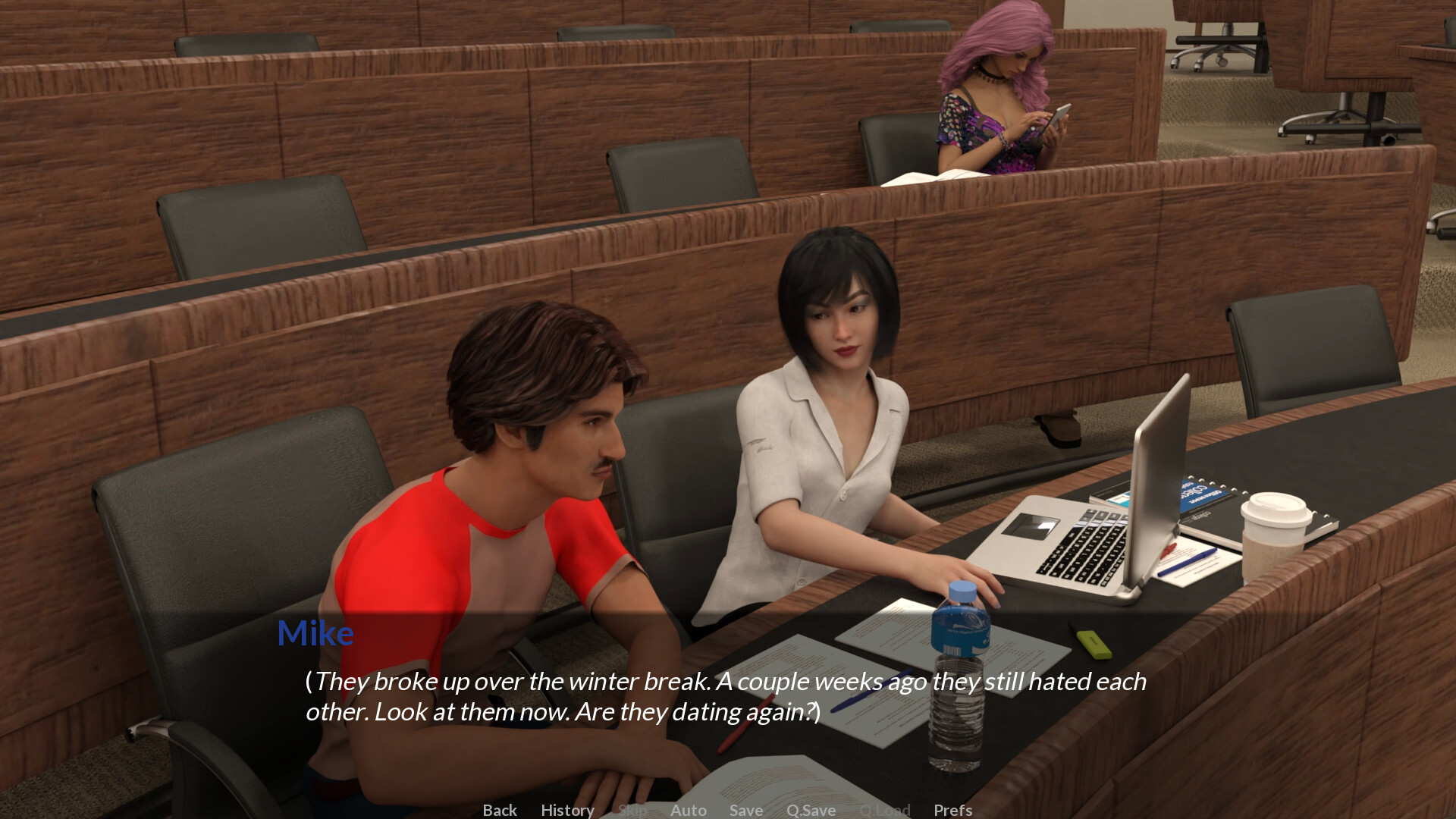Toggle Auto-advance mode
This screenshot has height=819, width=1456.
point(688,810)
